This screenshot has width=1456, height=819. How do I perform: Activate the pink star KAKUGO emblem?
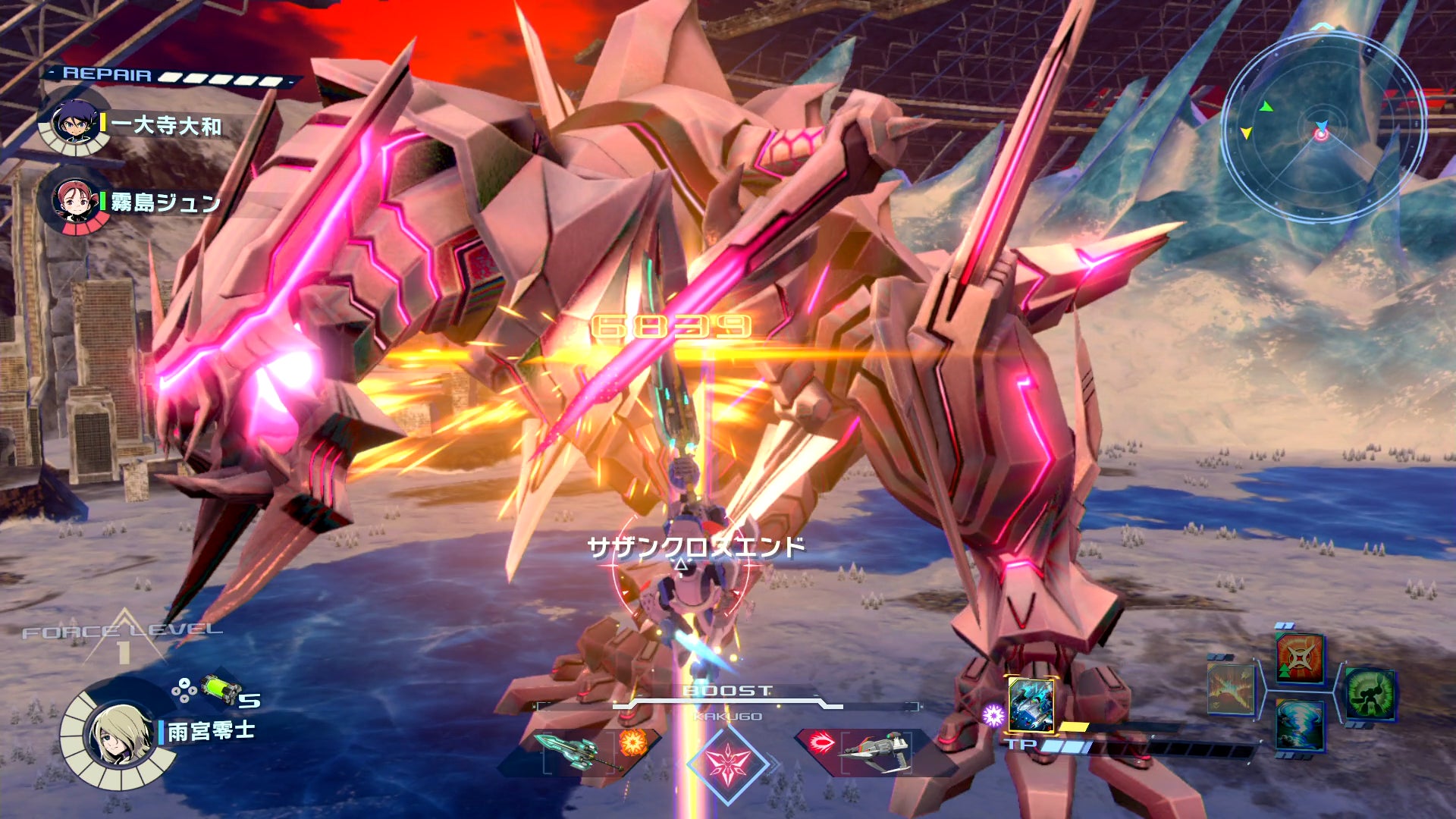[728, 763]
